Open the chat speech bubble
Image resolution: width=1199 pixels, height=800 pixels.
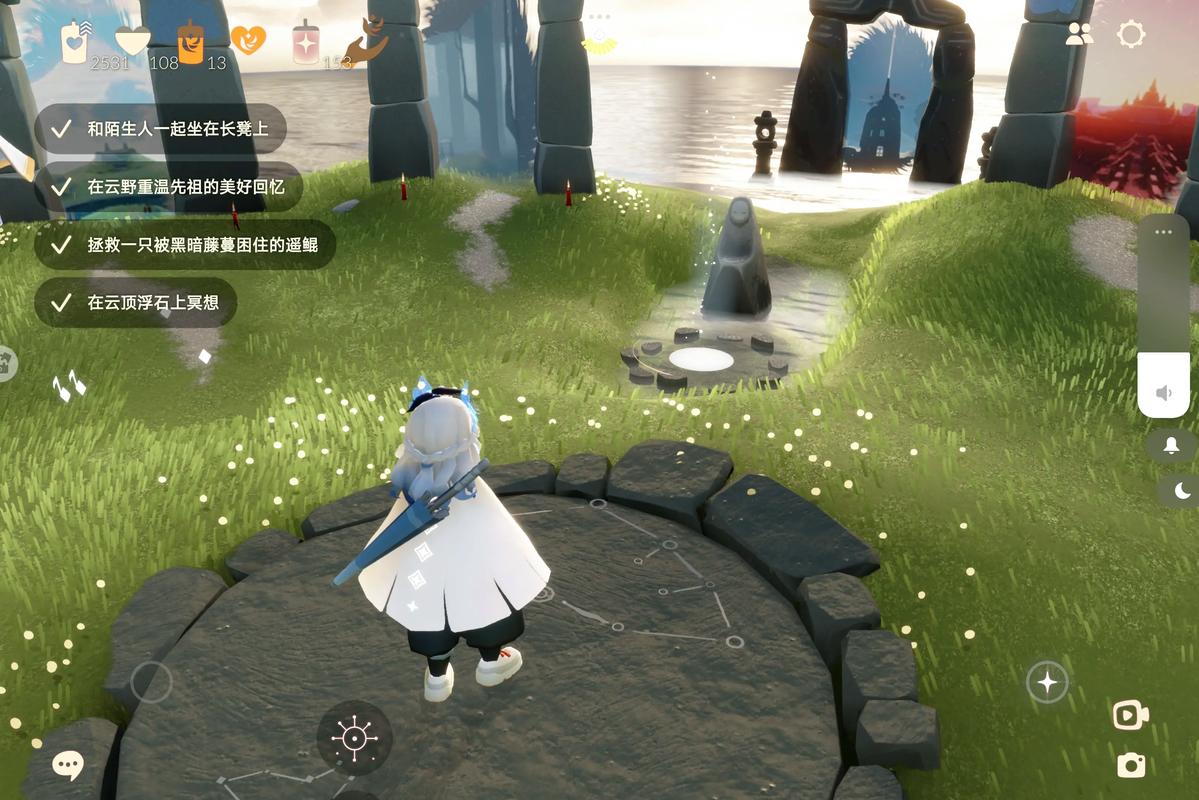68,766
